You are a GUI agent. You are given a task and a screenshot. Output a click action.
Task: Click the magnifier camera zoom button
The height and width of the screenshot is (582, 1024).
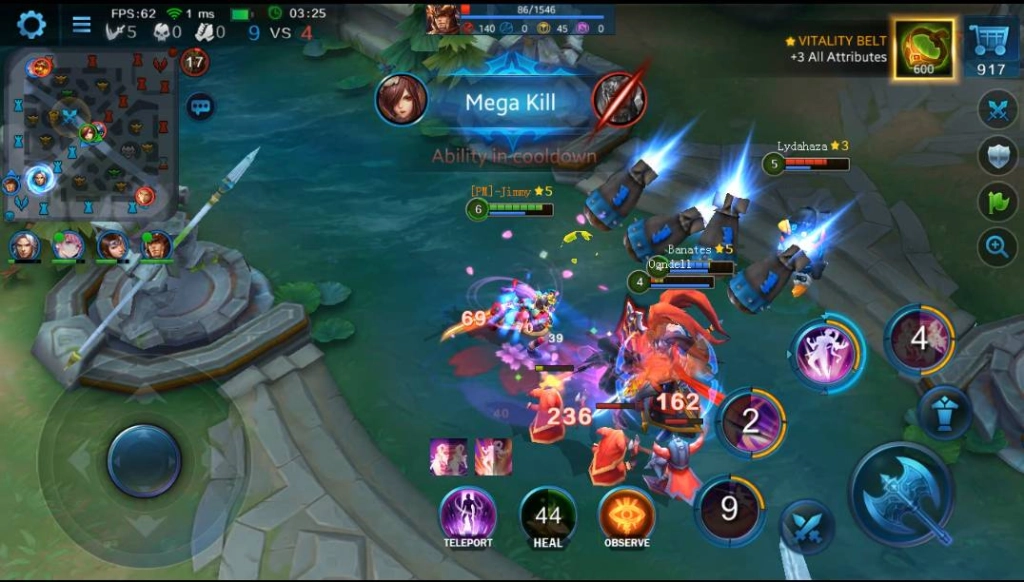pos(996,247)
